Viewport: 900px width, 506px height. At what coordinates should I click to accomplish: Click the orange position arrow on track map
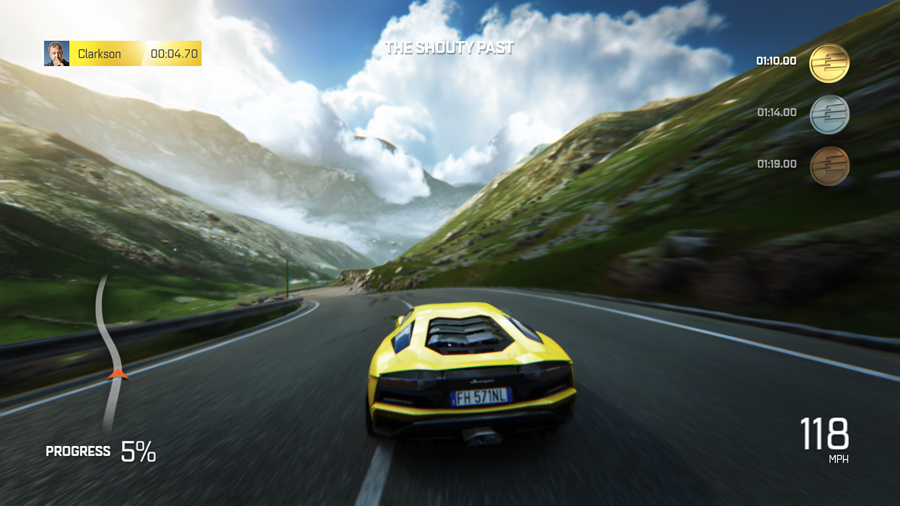point(118,374)
